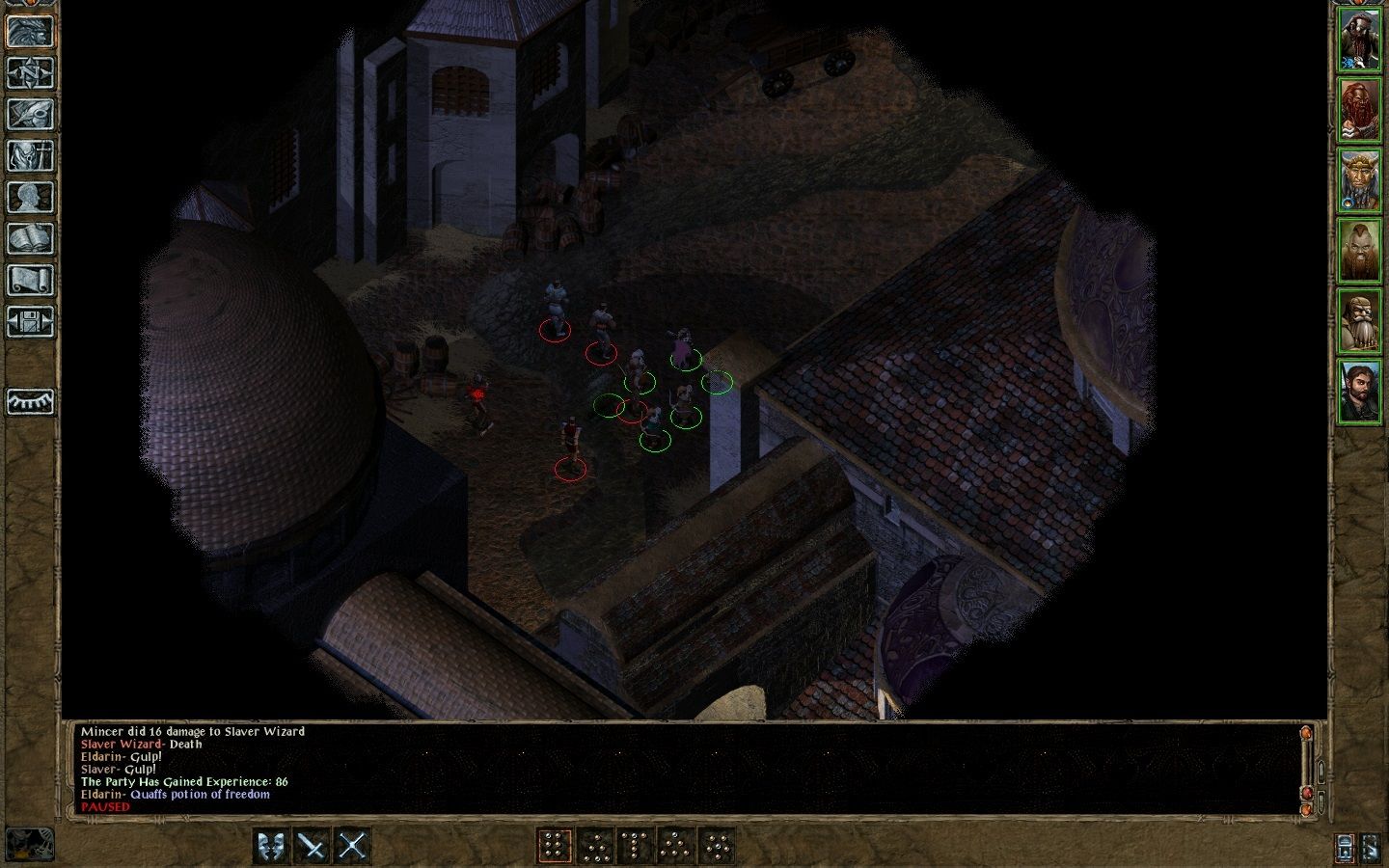Image resolution: width=1389 pixels, height=868 pixels.
Task: Open the priest scroll
Action: click(30, 280)
